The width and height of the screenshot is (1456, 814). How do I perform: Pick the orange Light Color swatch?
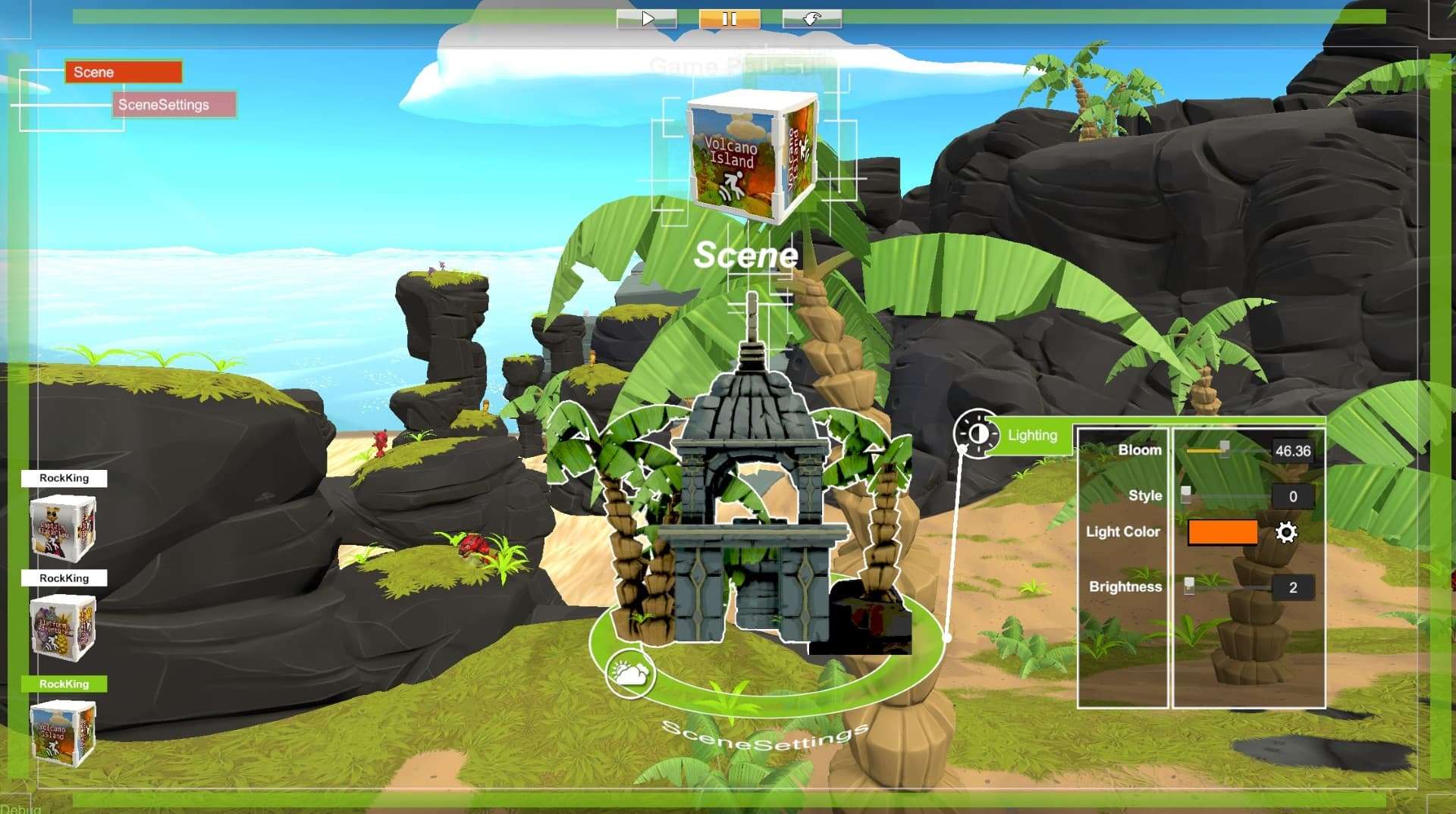(x=1222, y=532)
